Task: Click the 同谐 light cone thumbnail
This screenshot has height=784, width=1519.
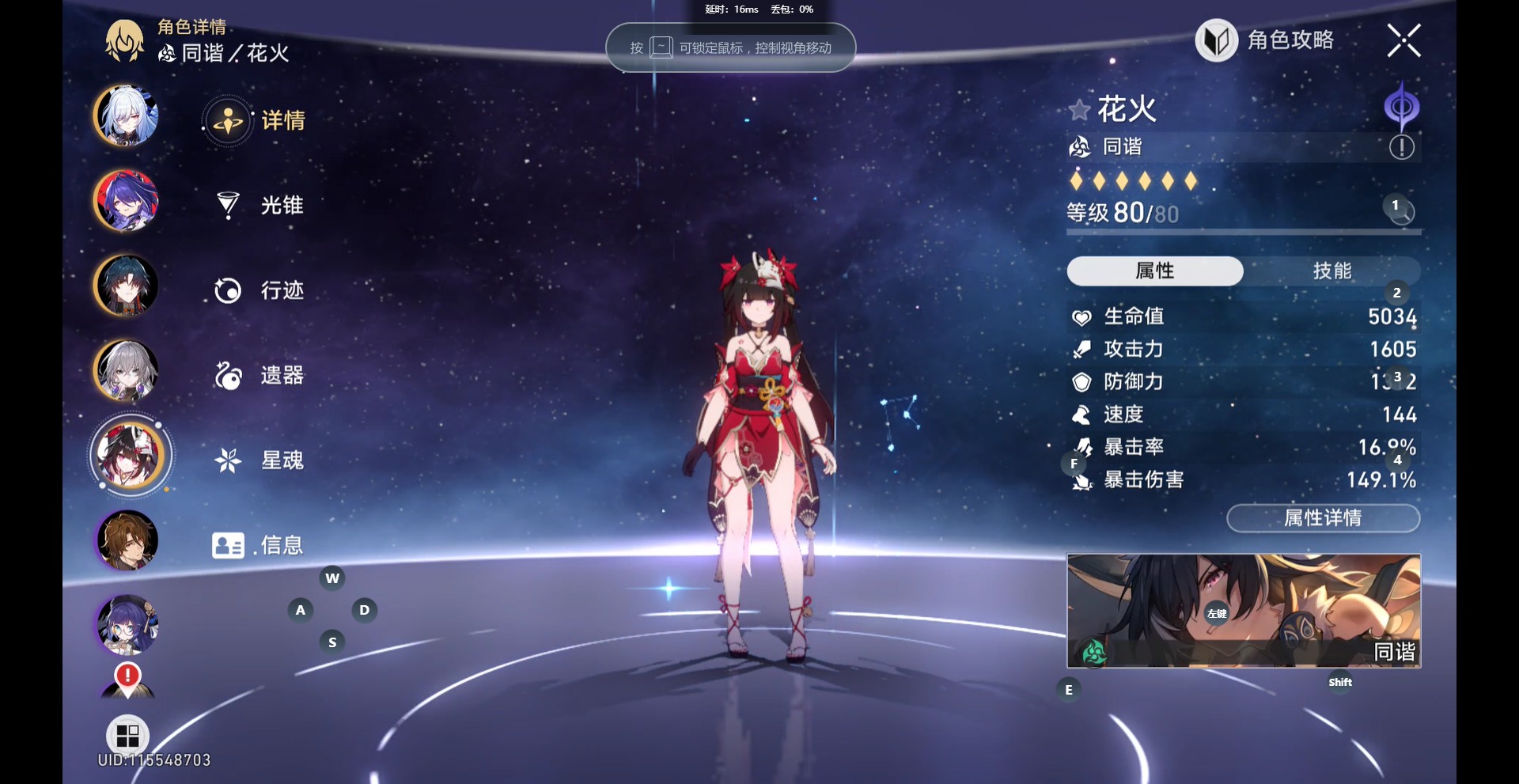Action: click(1243, 610)
